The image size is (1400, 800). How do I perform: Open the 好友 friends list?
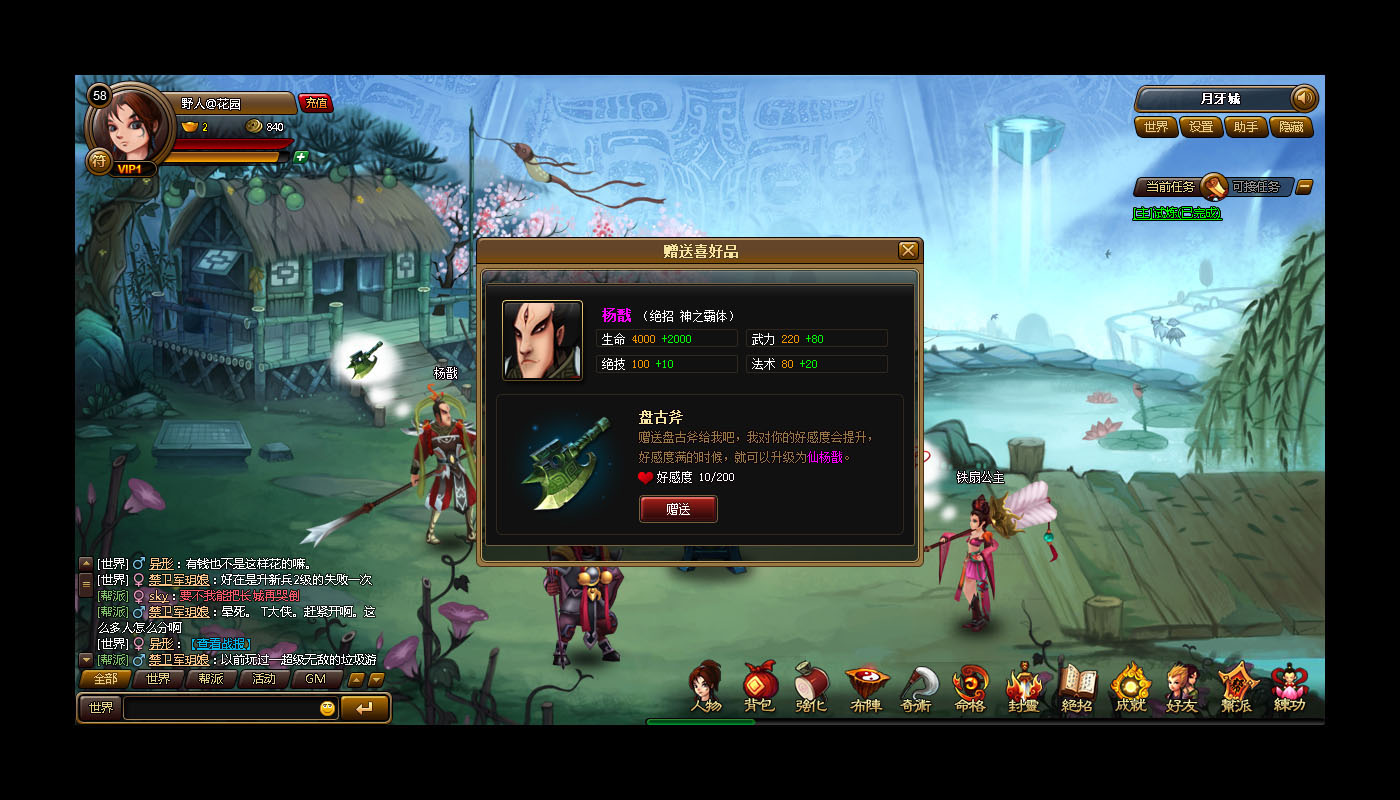(x=1182, y=688)
